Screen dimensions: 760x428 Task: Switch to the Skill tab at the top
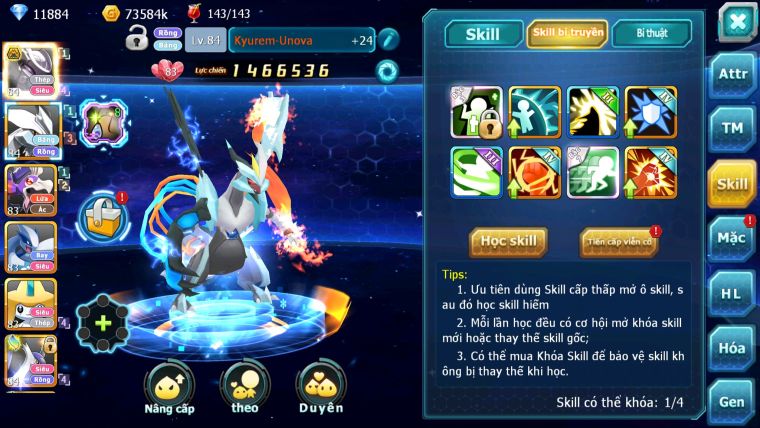483,34
